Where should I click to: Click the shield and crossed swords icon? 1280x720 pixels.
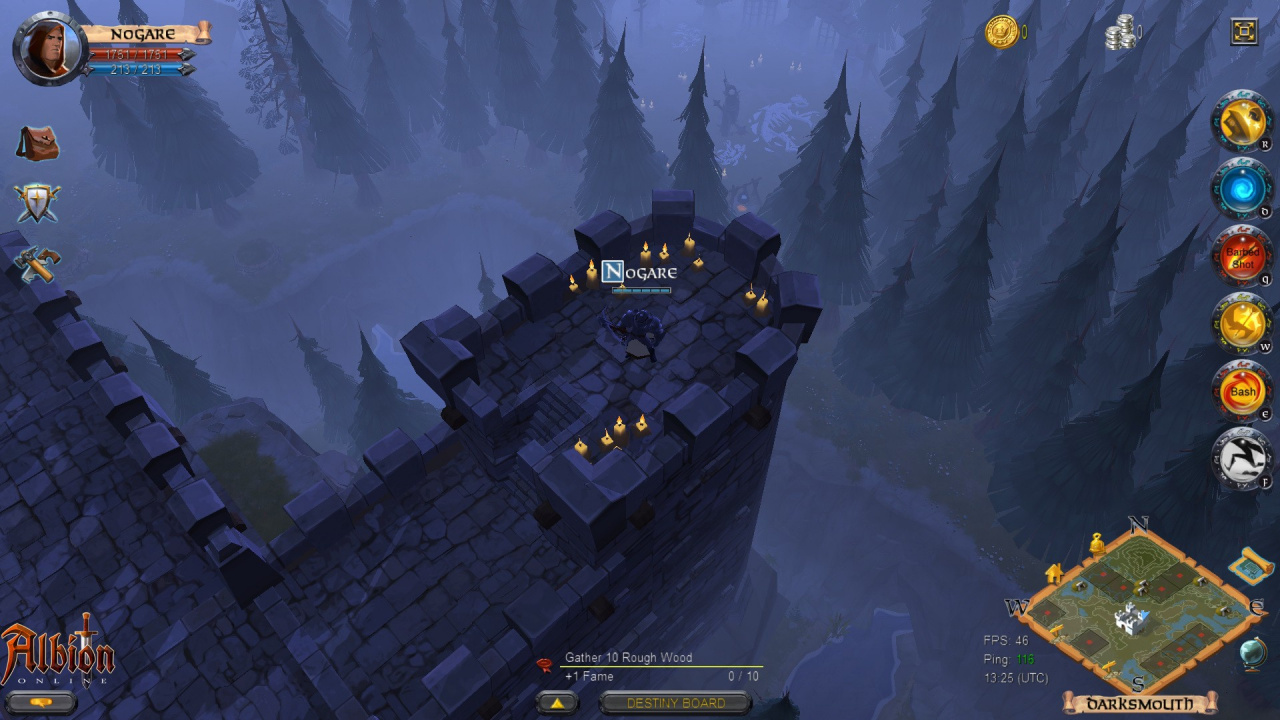click(x=38, y=203)
